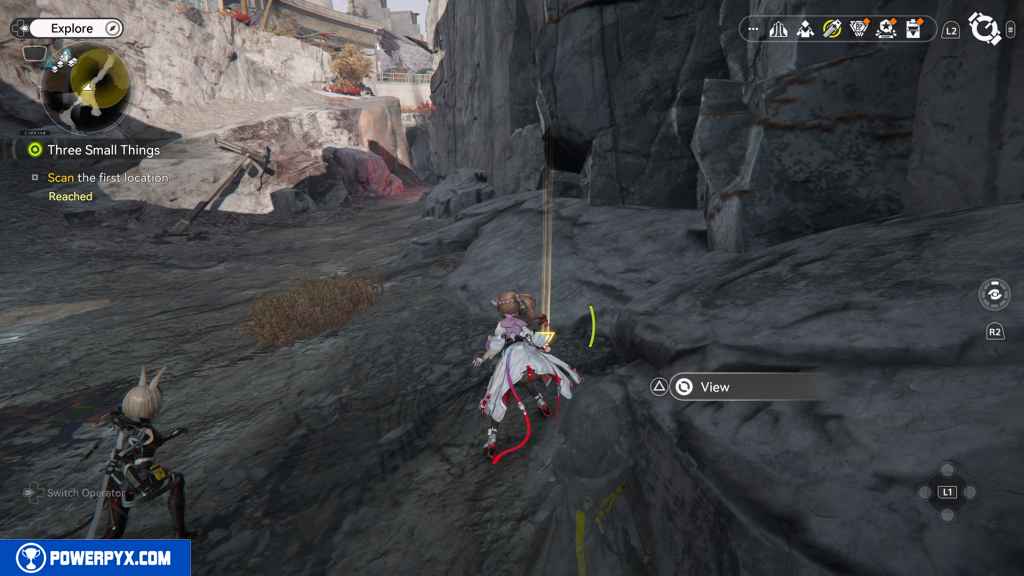Activate the yellow-circled capsule icon

coord(832,29)
